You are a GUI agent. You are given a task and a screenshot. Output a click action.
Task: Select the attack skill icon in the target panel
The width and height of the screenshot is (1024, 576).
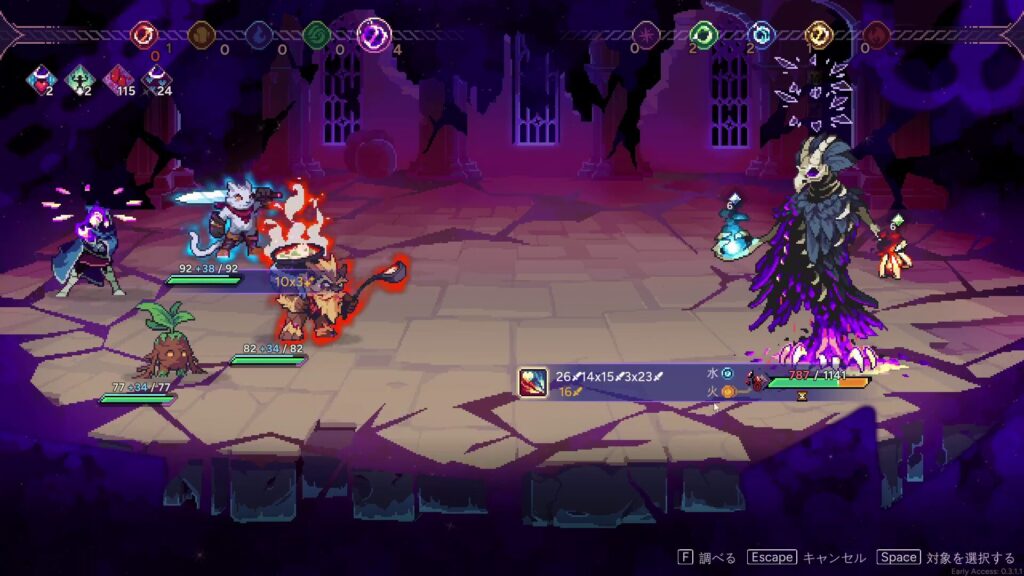[531, 382]
